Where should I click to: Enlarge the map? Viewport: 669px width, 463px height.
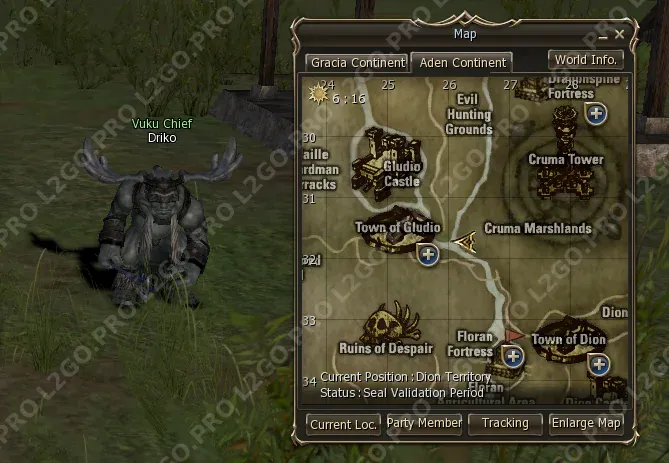[586, 423]
